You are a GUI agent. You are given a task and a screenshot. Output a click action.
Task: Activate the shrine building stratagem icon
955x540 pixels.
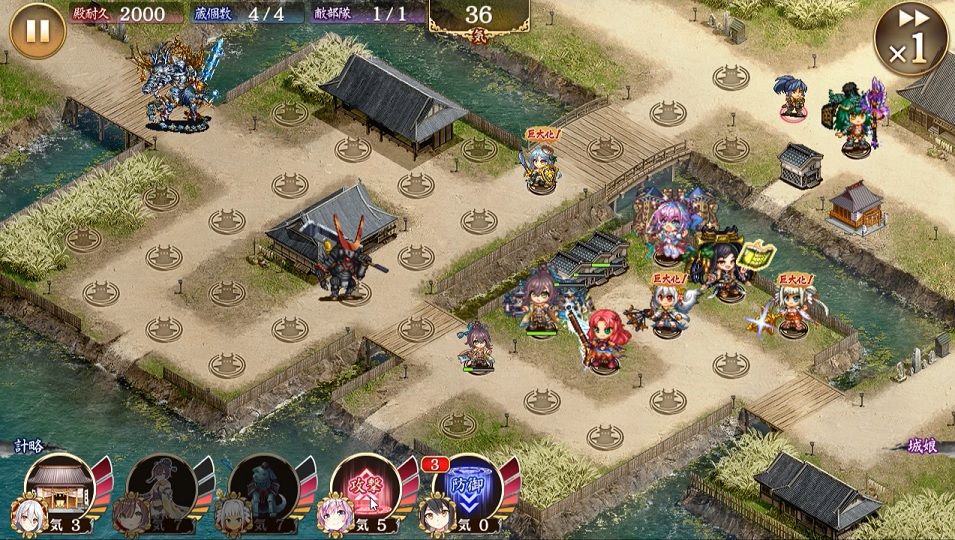pyautogui.click(x=59, y=487)
